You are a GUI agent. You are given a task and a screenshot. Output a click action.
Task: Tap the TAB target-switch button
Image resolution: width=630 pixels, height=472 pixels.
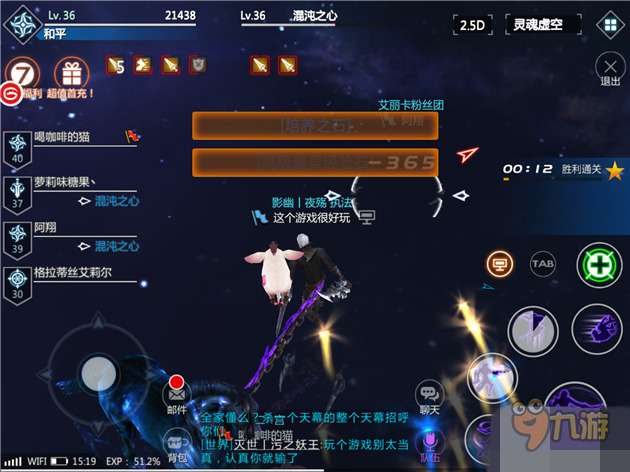543,263
